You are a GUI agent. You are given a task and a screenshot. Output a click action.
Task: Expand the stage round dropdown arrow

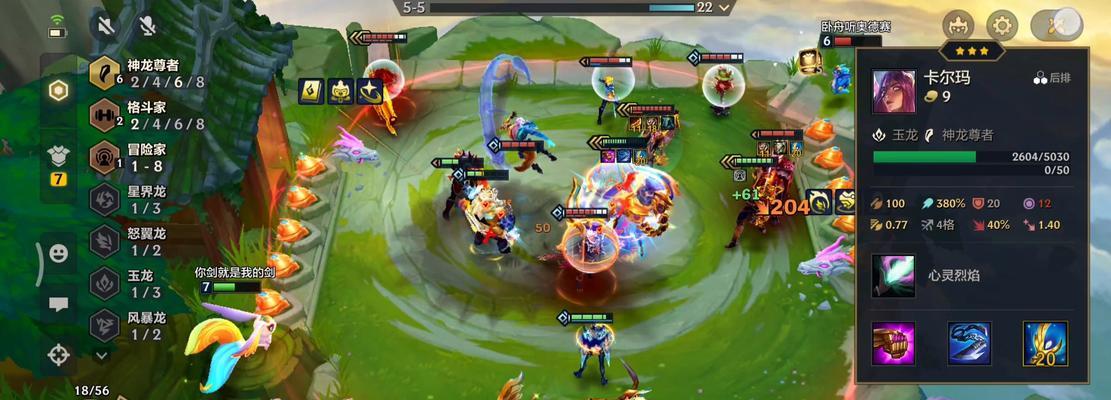click(725, 7)
